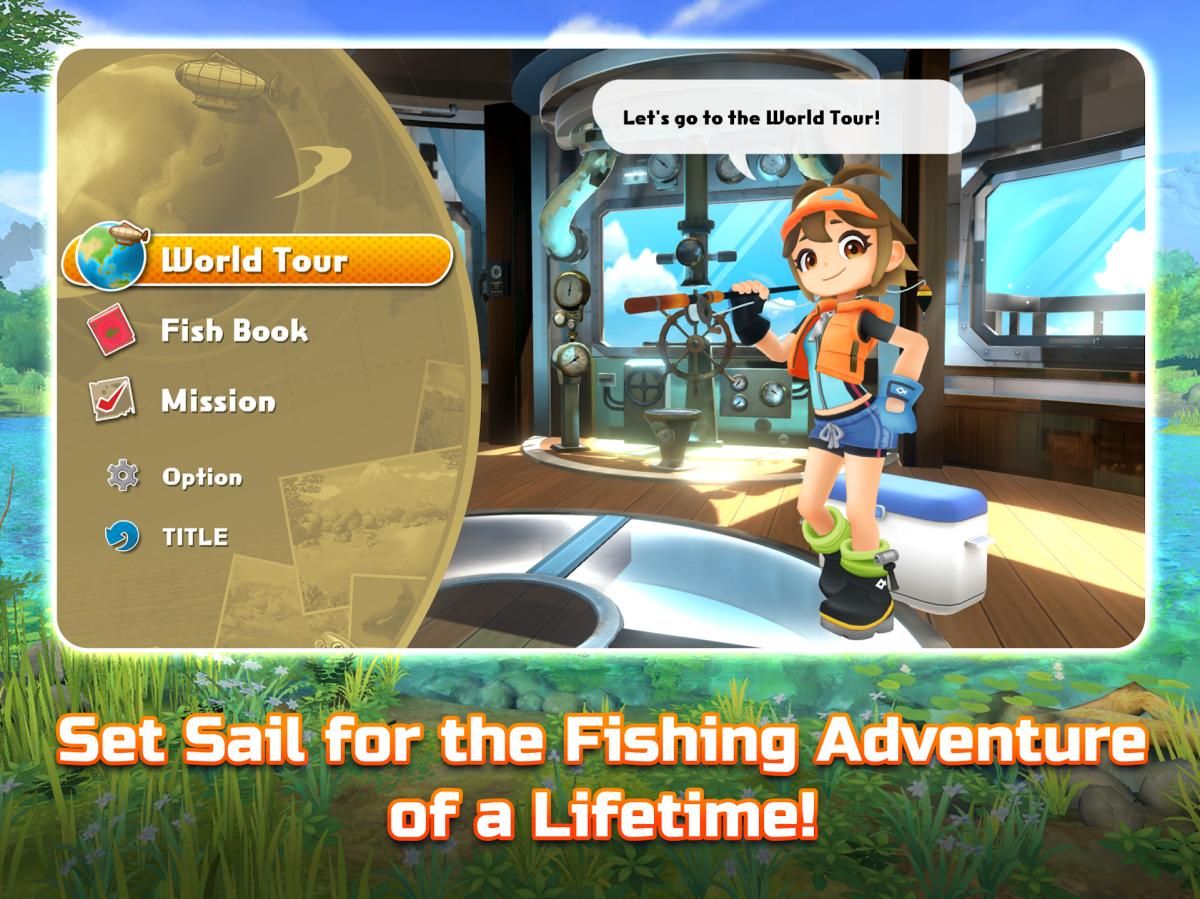The height and width of the screenshot is (899, 1200).
Task: Click the red fish book icon
Action: [x=112, y=329]
